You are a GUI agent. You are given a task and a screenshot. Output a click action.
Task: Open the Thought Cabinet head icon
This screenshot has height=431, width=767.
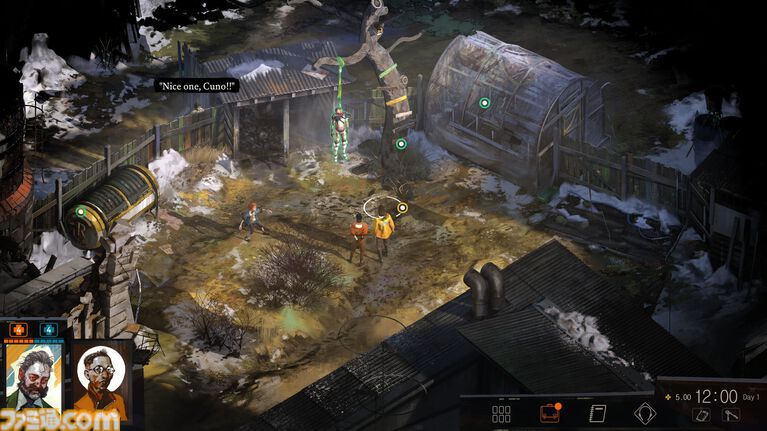coord(645,413)
